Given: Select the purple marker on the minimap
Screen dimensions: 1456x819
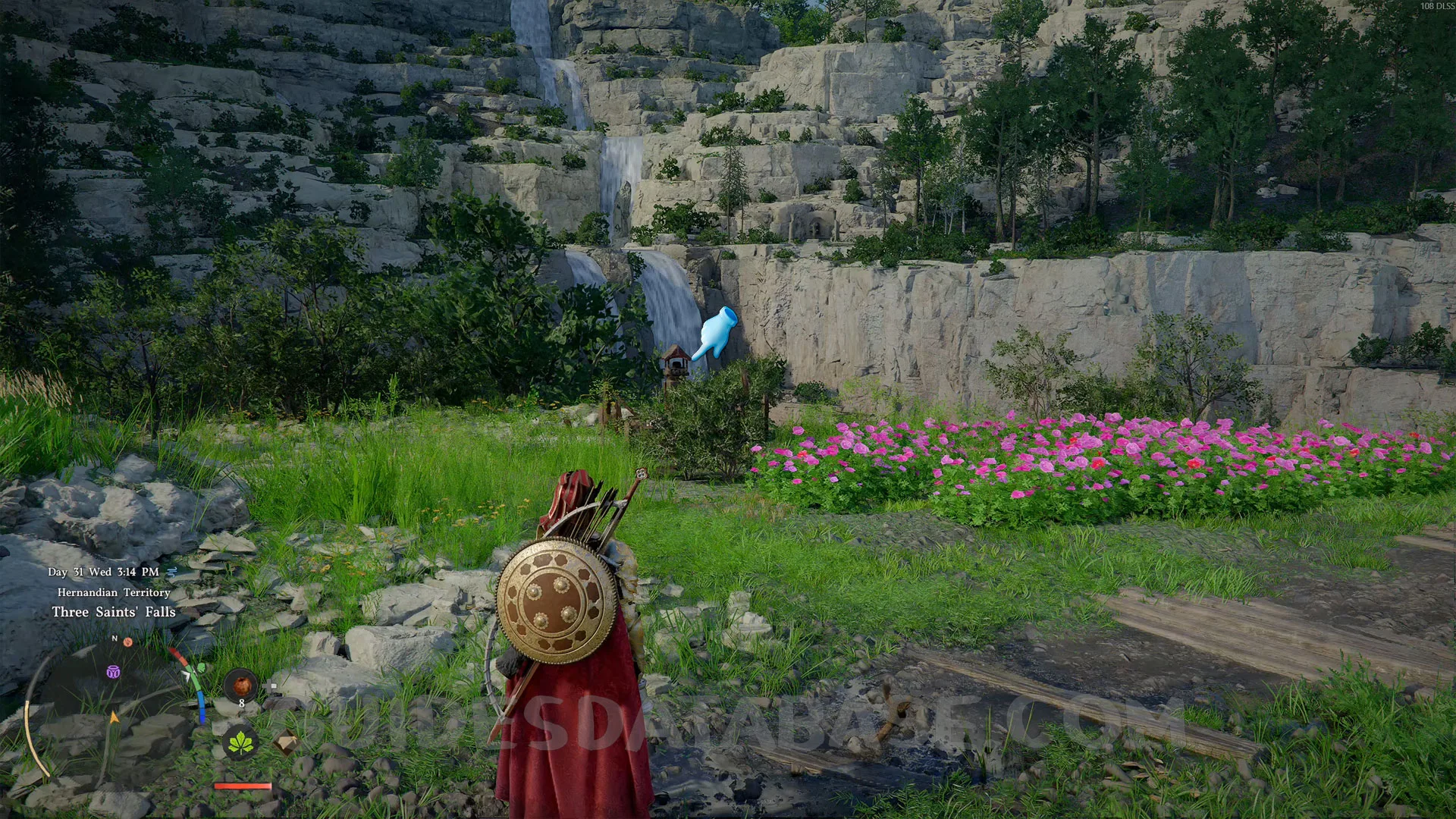Looking at the screenshot, I should pyautogui.click(x=113, y=672).
